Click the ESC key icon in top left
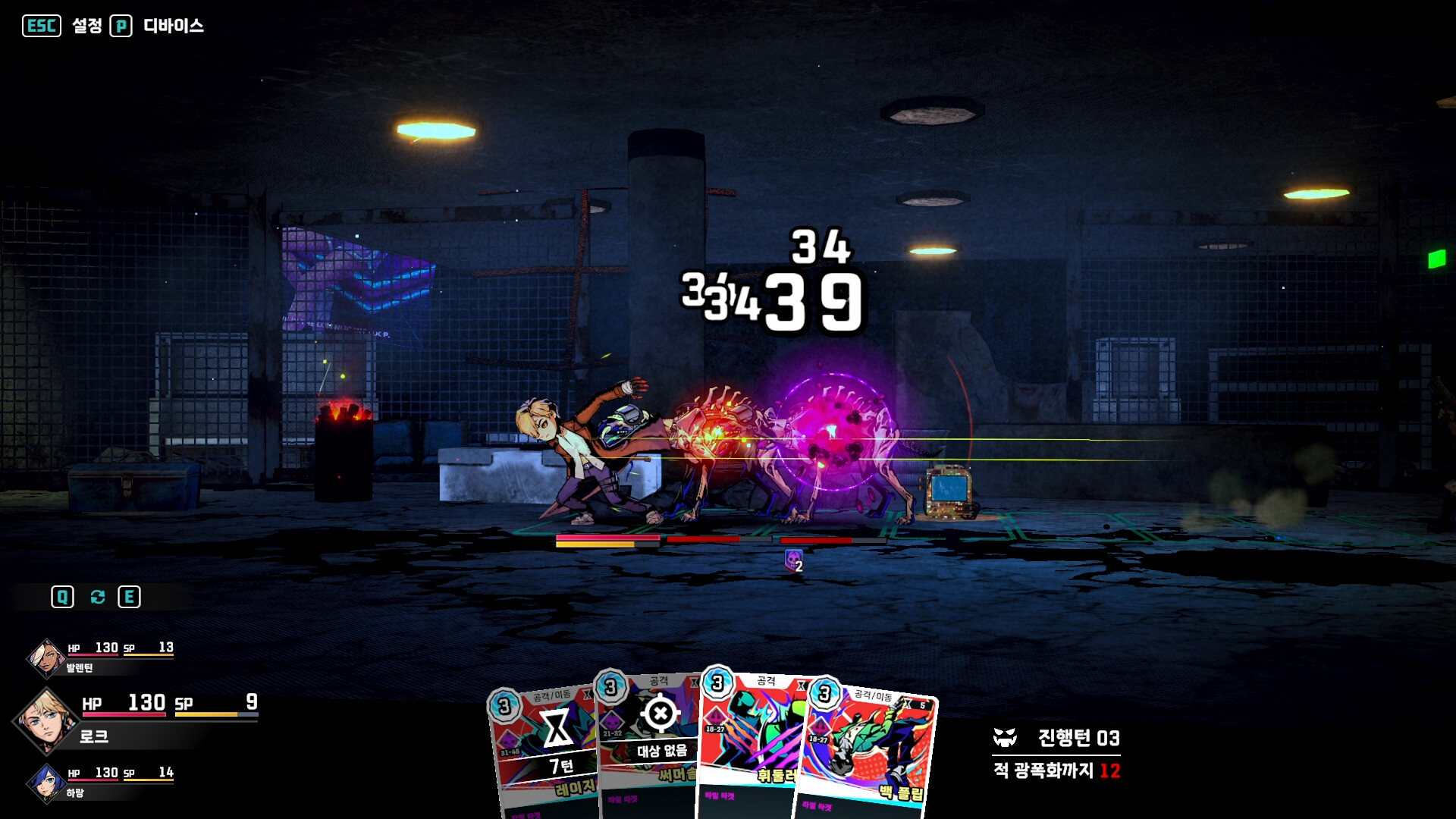The height and width of the screenshot is (819, 1456). pos(42,24)
